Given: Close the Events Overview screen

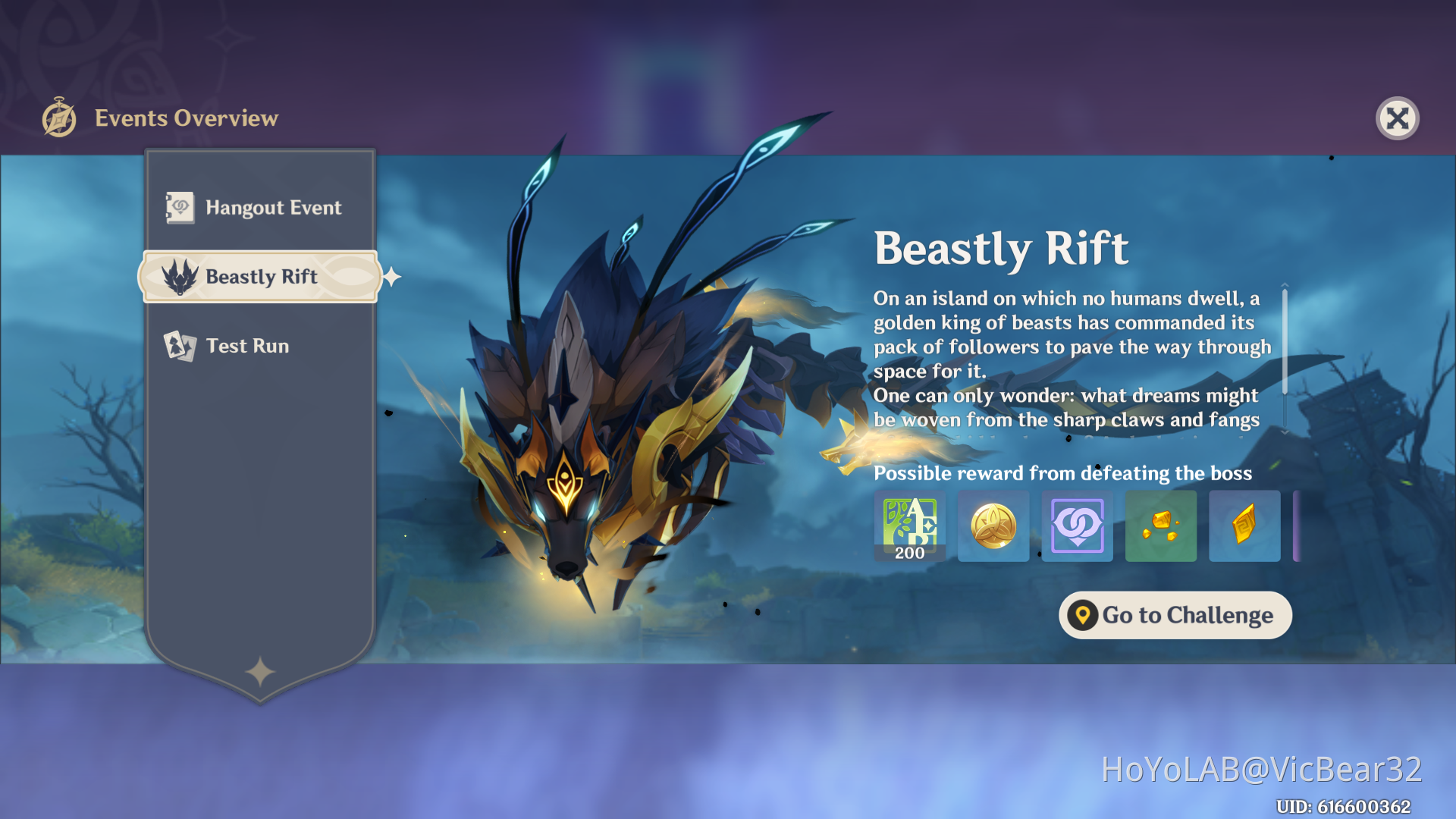Looking at the screenshot, I should point(1398,118).
